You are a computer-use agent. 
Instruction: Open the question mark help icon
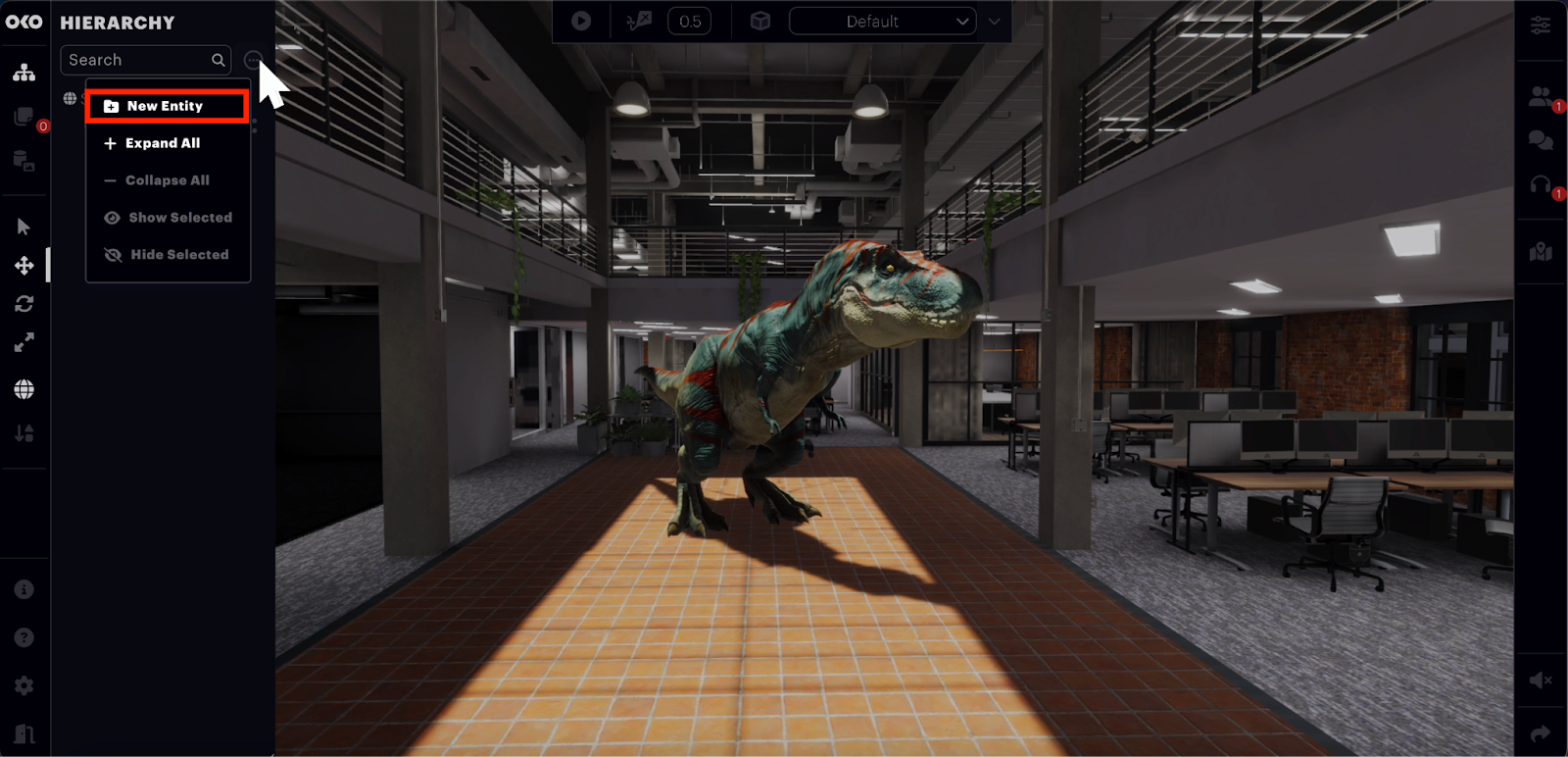(24, 637)
